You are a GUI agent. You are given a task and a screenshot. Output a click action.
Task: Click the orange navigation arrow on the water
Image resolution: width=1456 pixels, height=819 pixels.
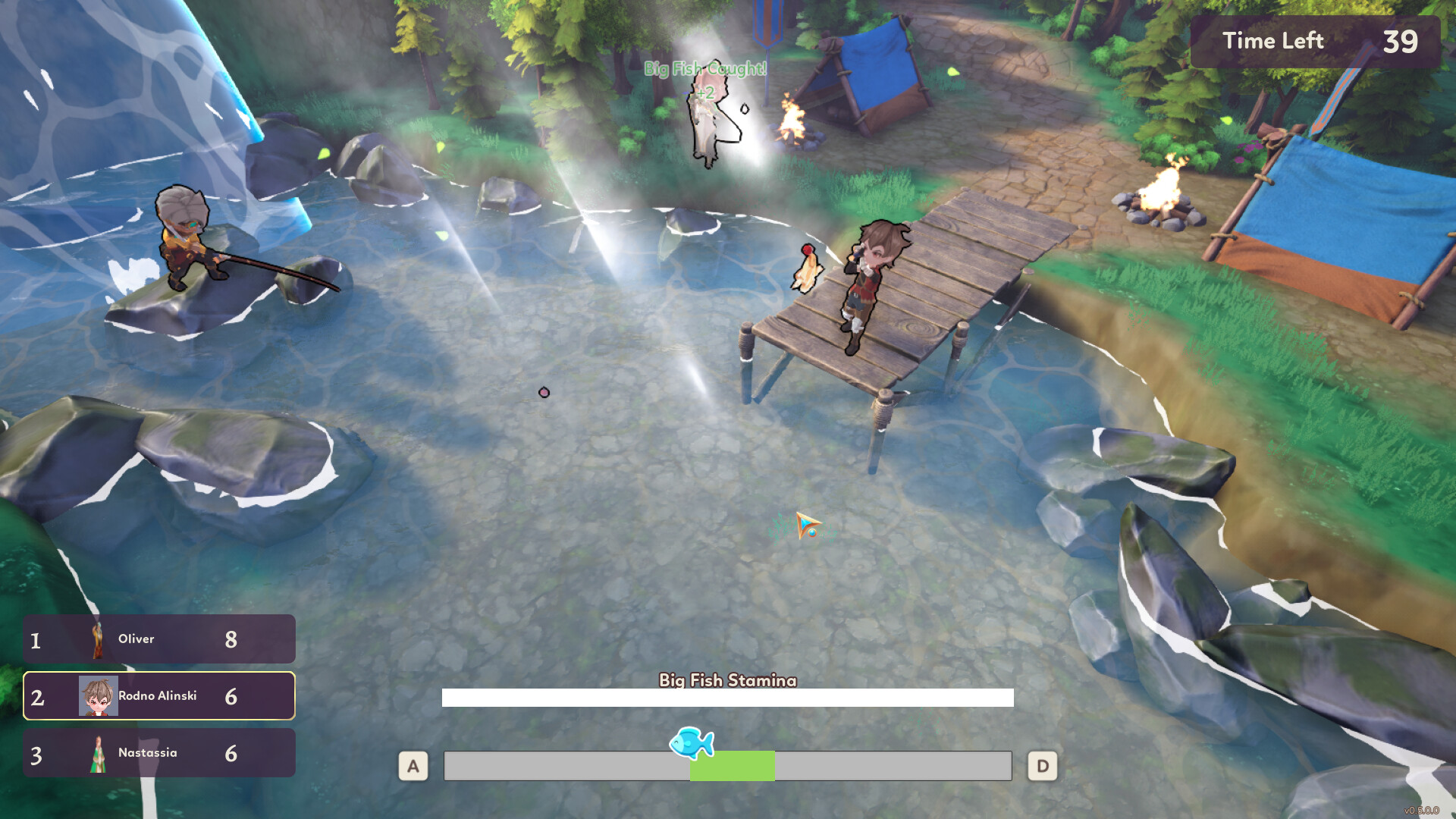pos(806,523)
